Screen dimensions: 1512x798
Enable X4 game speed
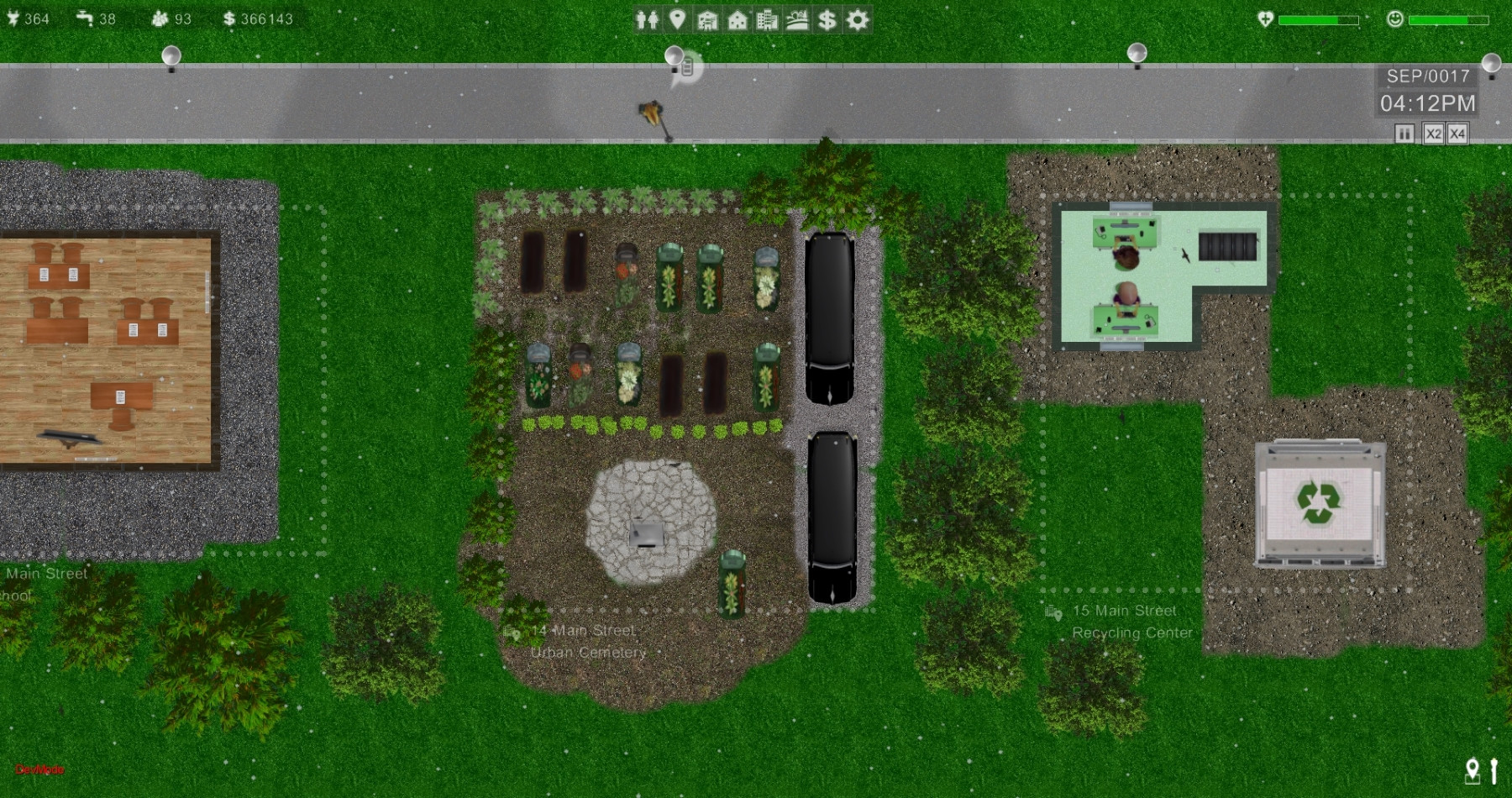pos(1459,132)
